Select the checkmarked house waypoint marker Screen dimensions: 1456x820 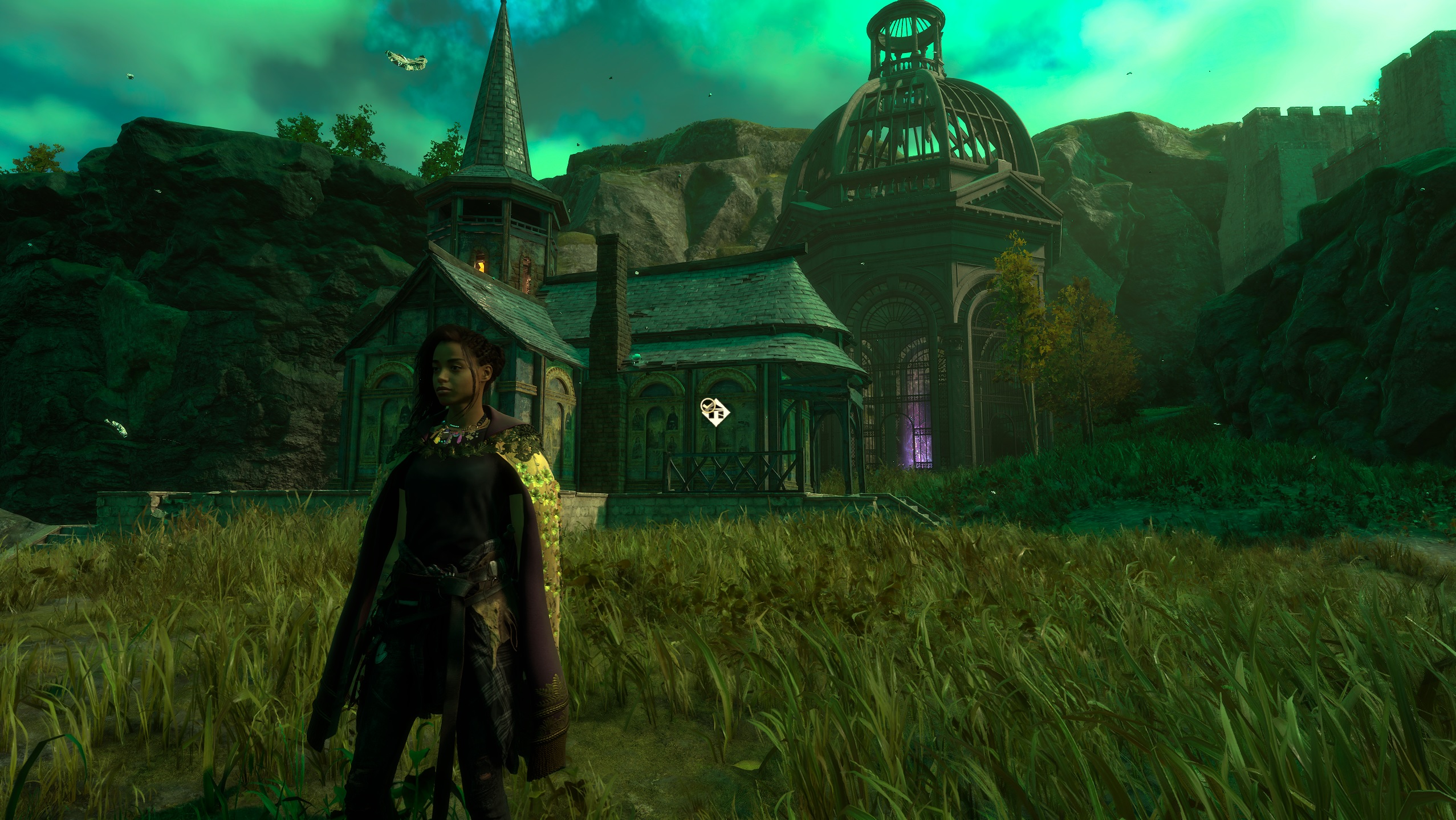tap(715, 412)
